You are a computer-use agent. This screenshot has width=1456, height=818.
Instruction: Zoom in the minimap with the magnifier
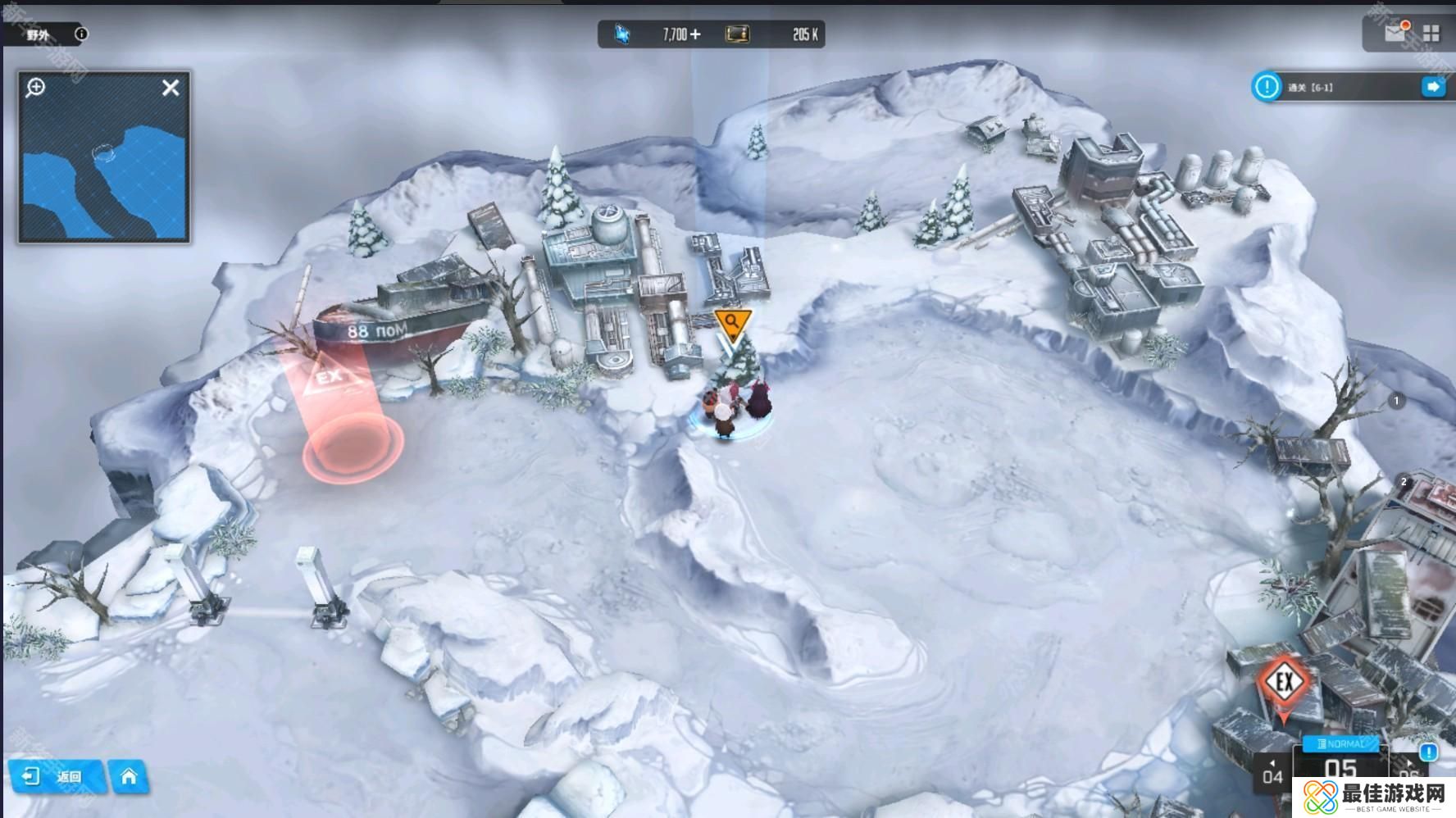click(35, 87)
